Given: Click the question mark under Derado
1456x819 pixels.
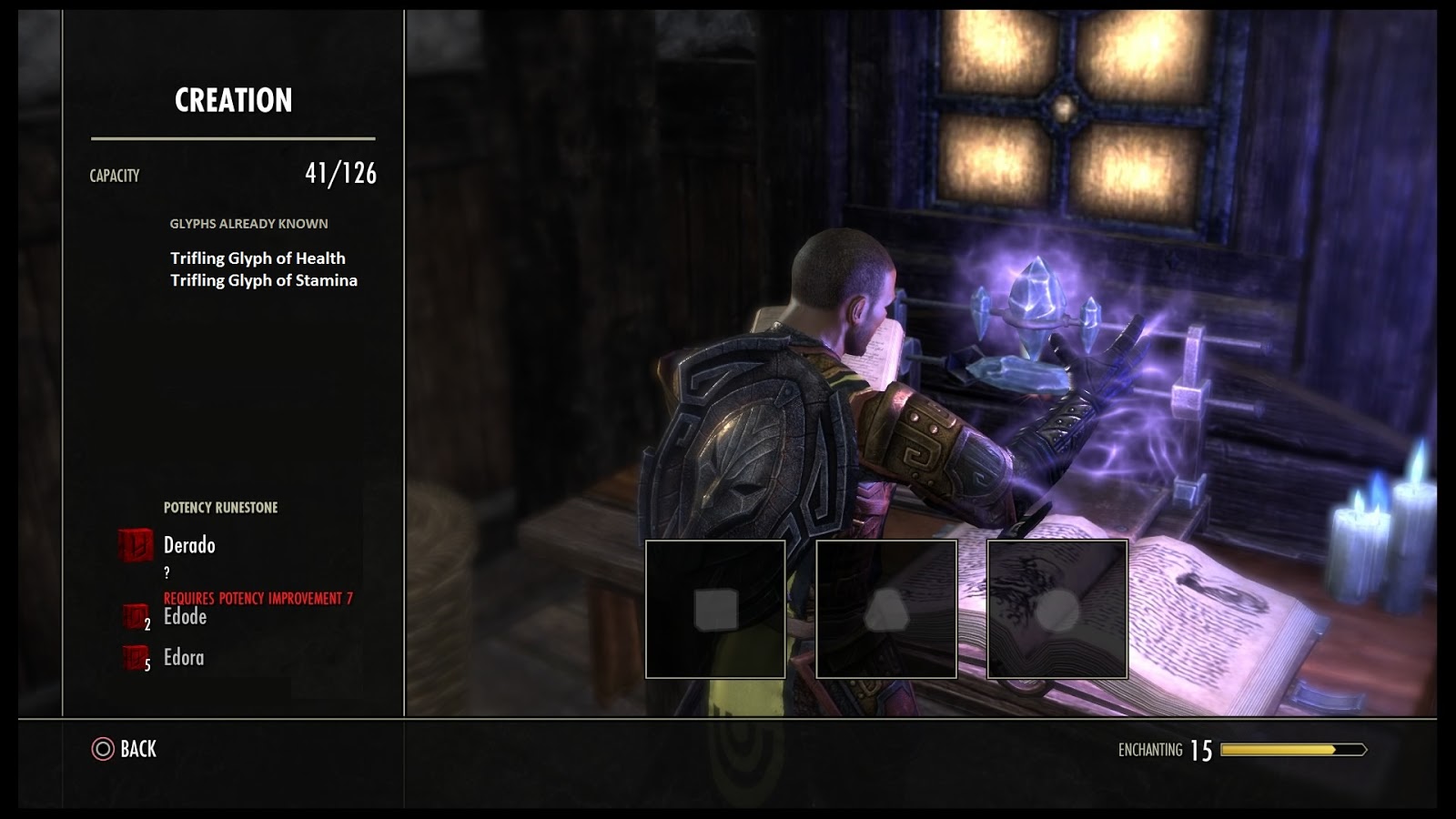Looking at the screenshot, I should click(167, 572).
